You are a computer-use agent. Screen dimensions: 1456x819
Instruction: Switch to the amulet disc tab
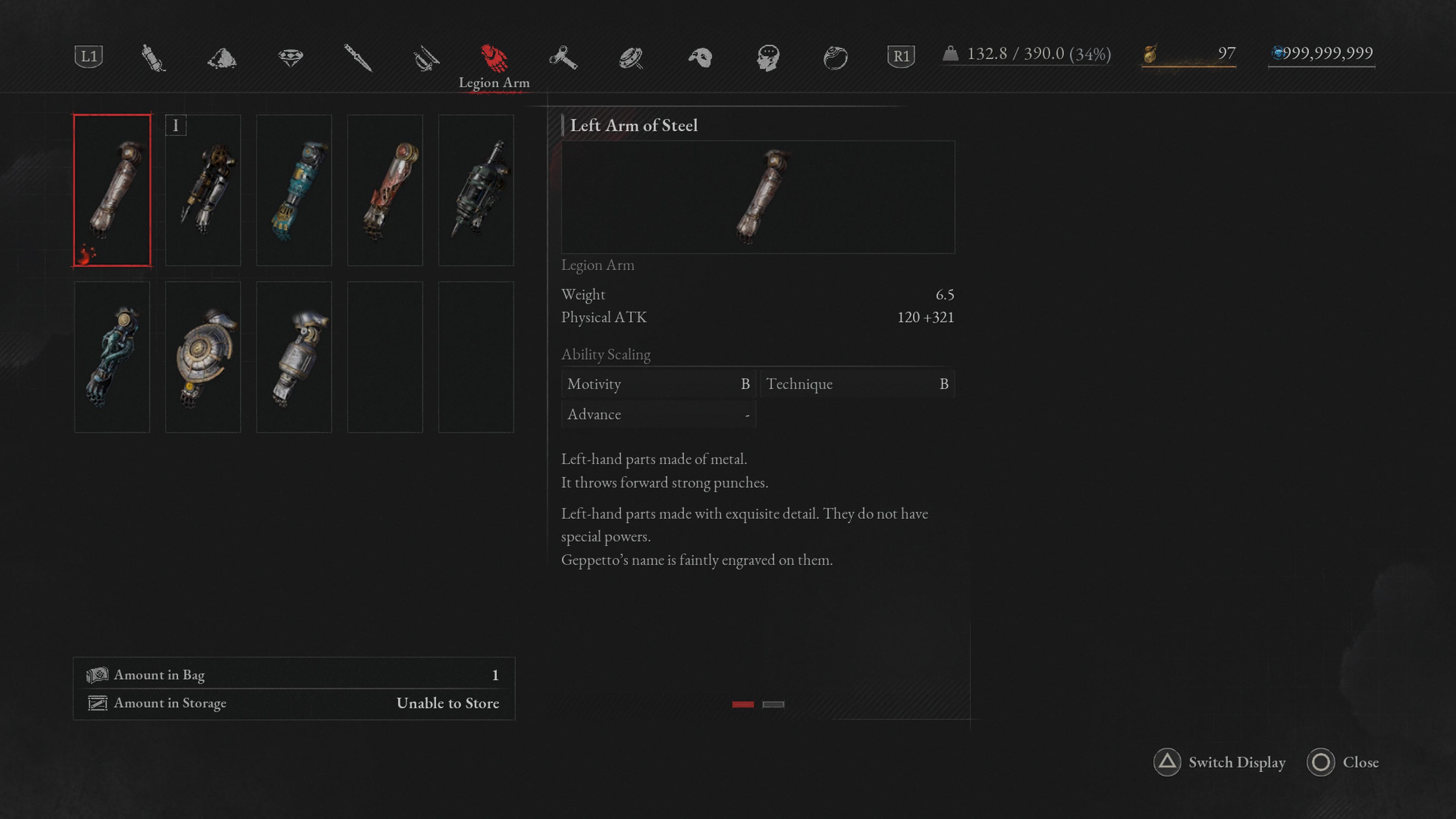pyautogui.click(x=631, y=57)
